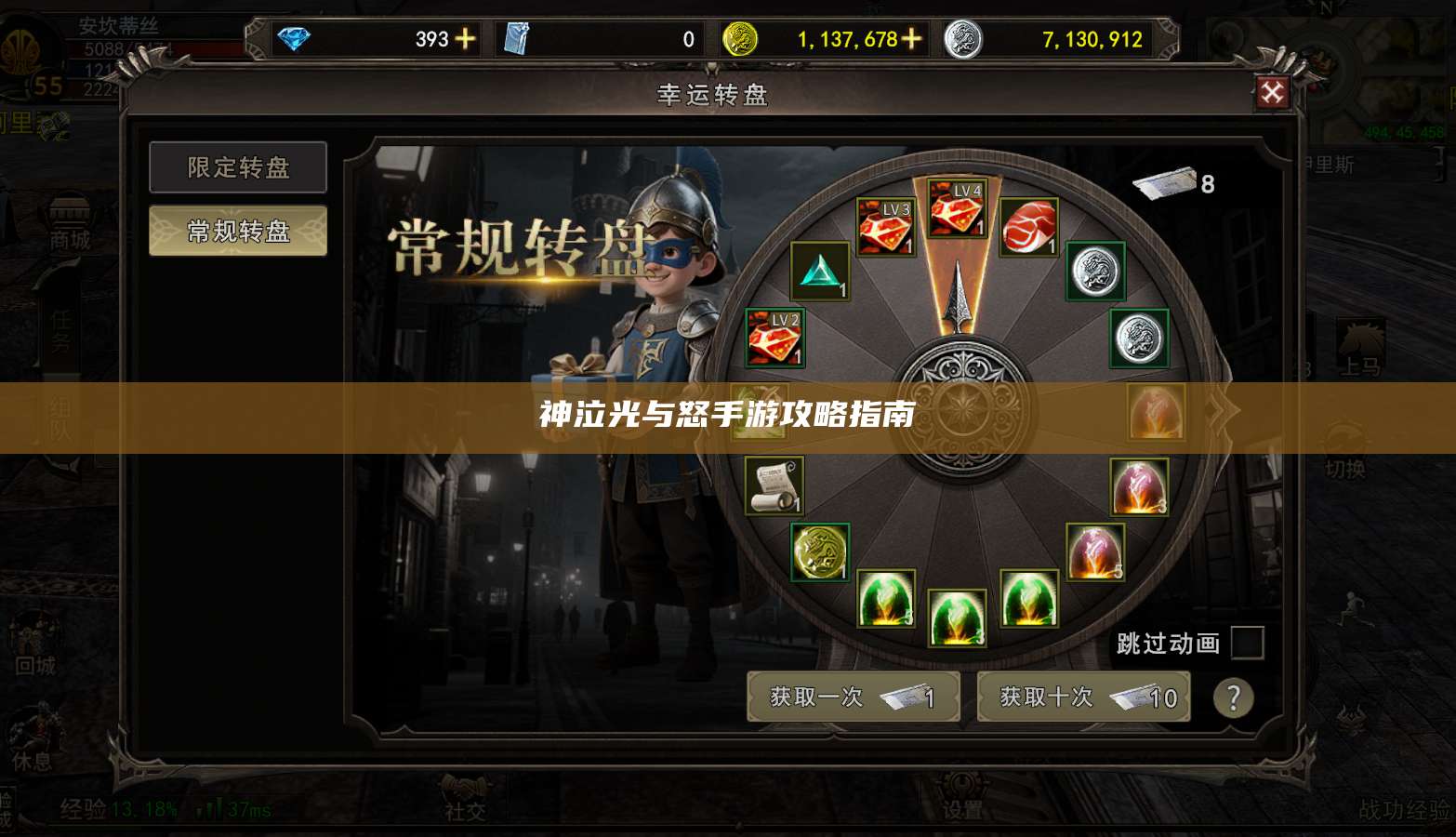Select the 常规转盘 tab
1456x837 pixels.
(237, 230)
